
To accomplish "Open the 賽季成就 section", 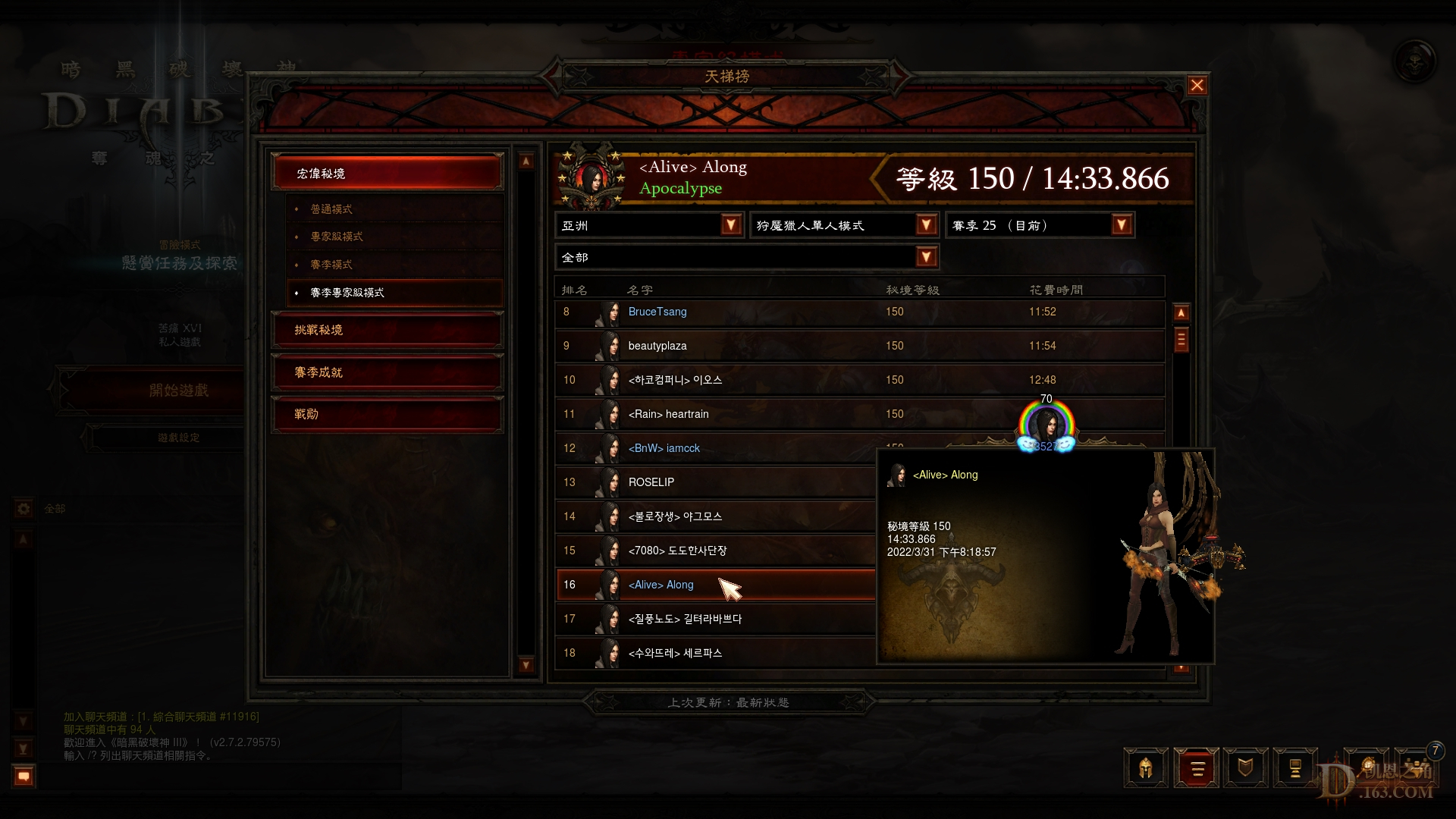I will pos(387,372).
